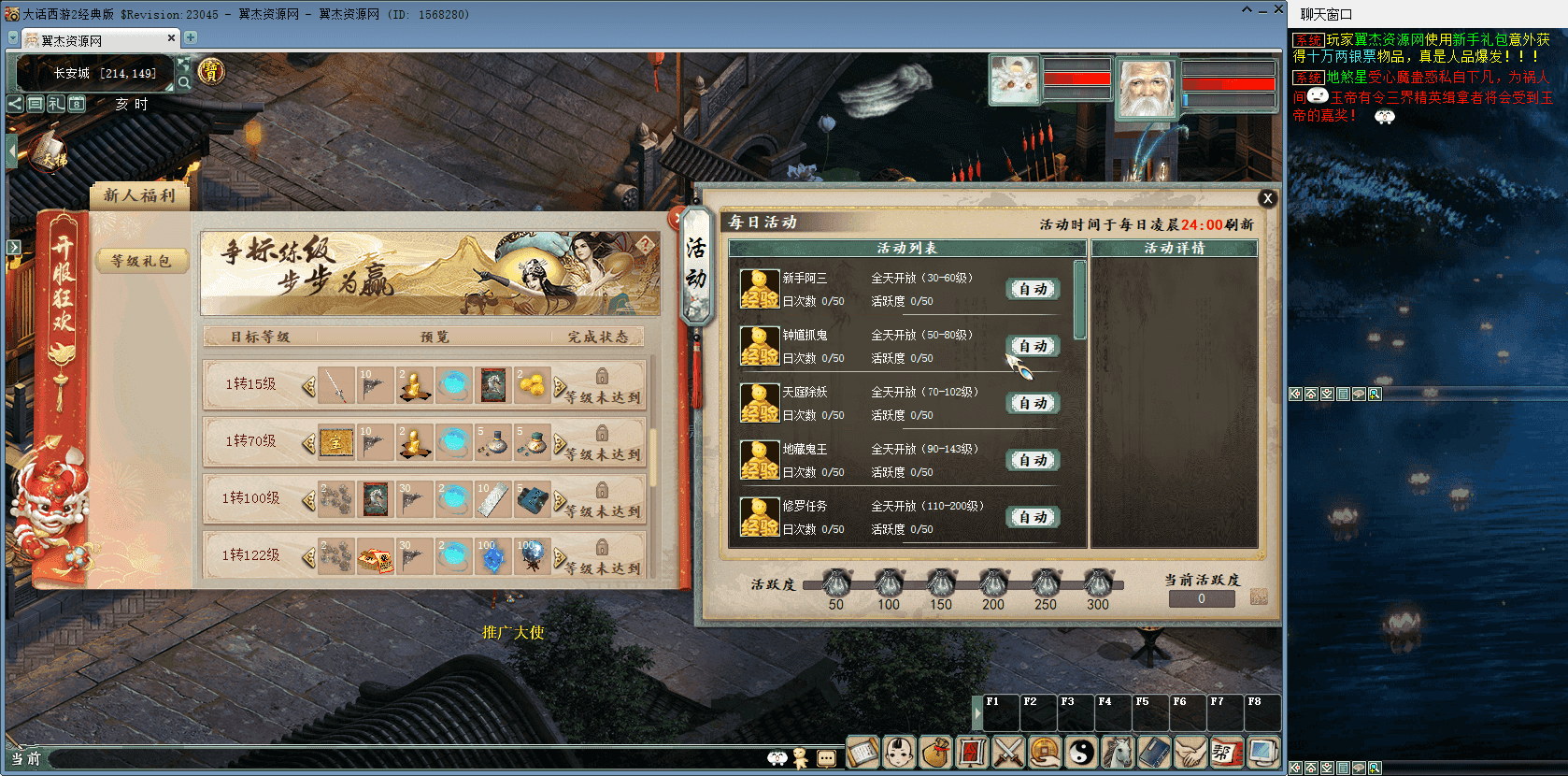
Task: Start auto for 天庭除妖 activity
Action: coord(1033,404)
